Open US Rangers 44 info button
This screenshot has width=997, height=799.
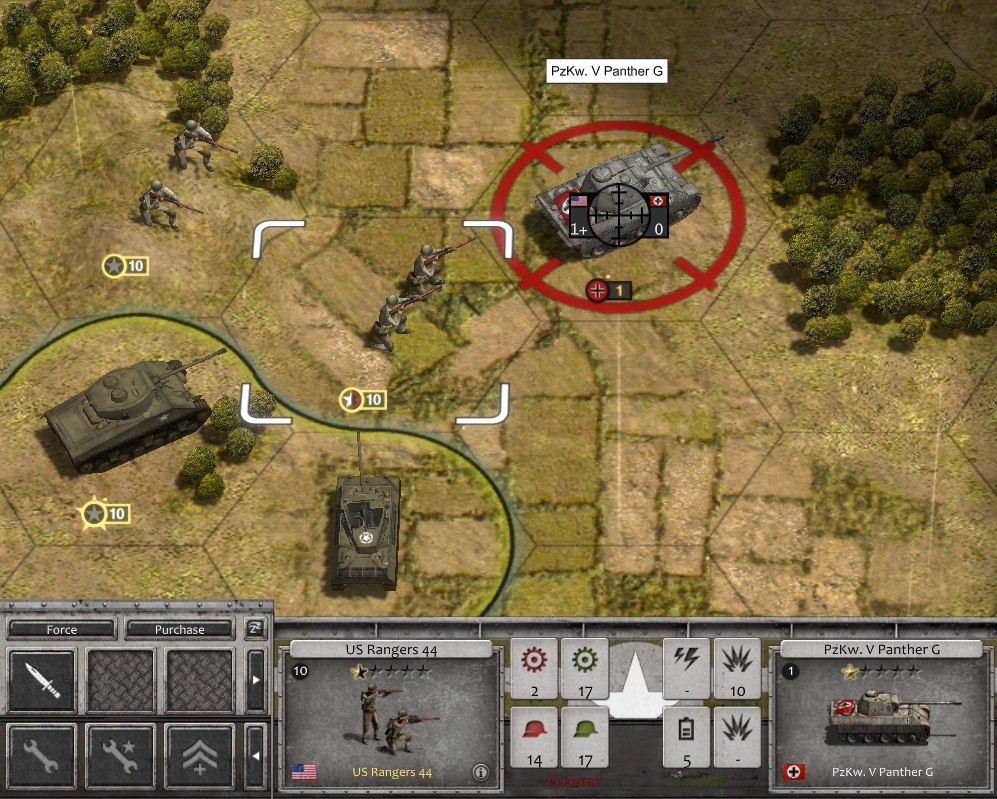coord(481,772)
